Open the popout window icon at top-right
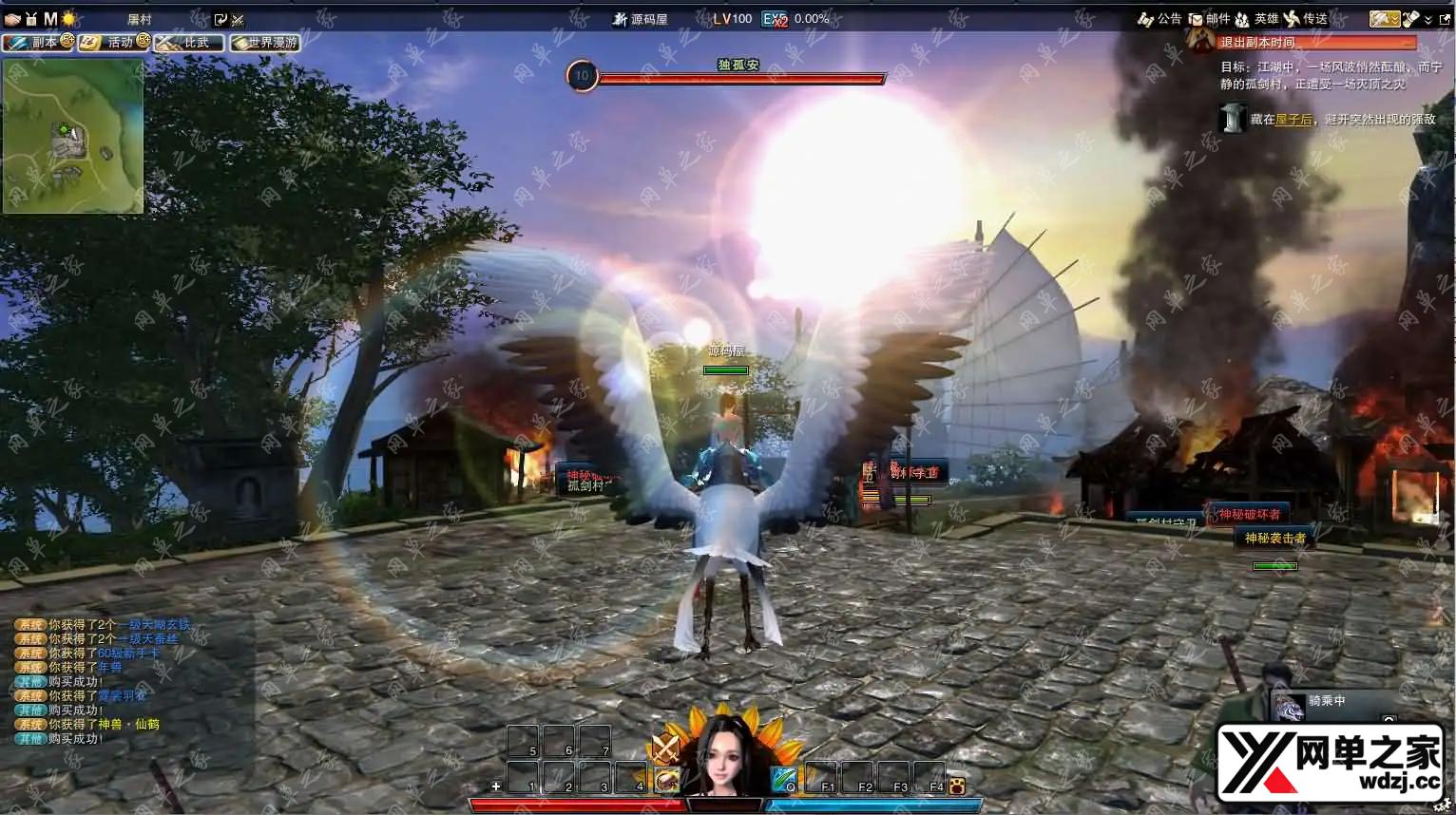 [x=1445, y=19]
